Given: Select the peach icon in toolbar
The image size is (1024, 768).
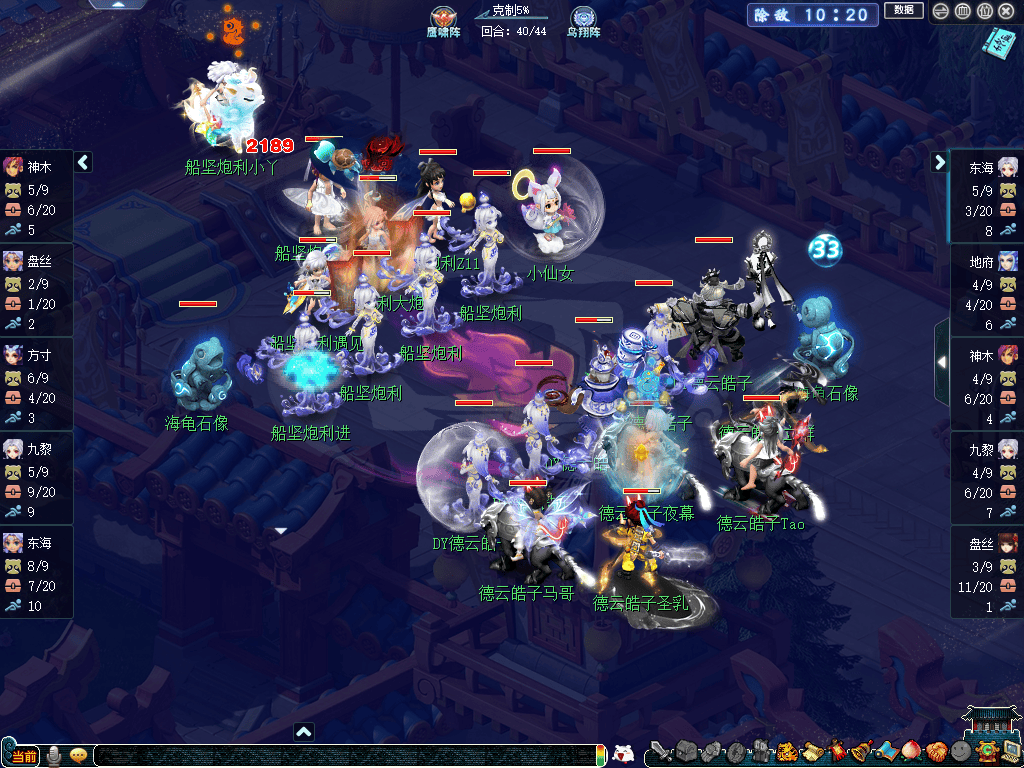Looking at the screenshot, I should 911,751.
